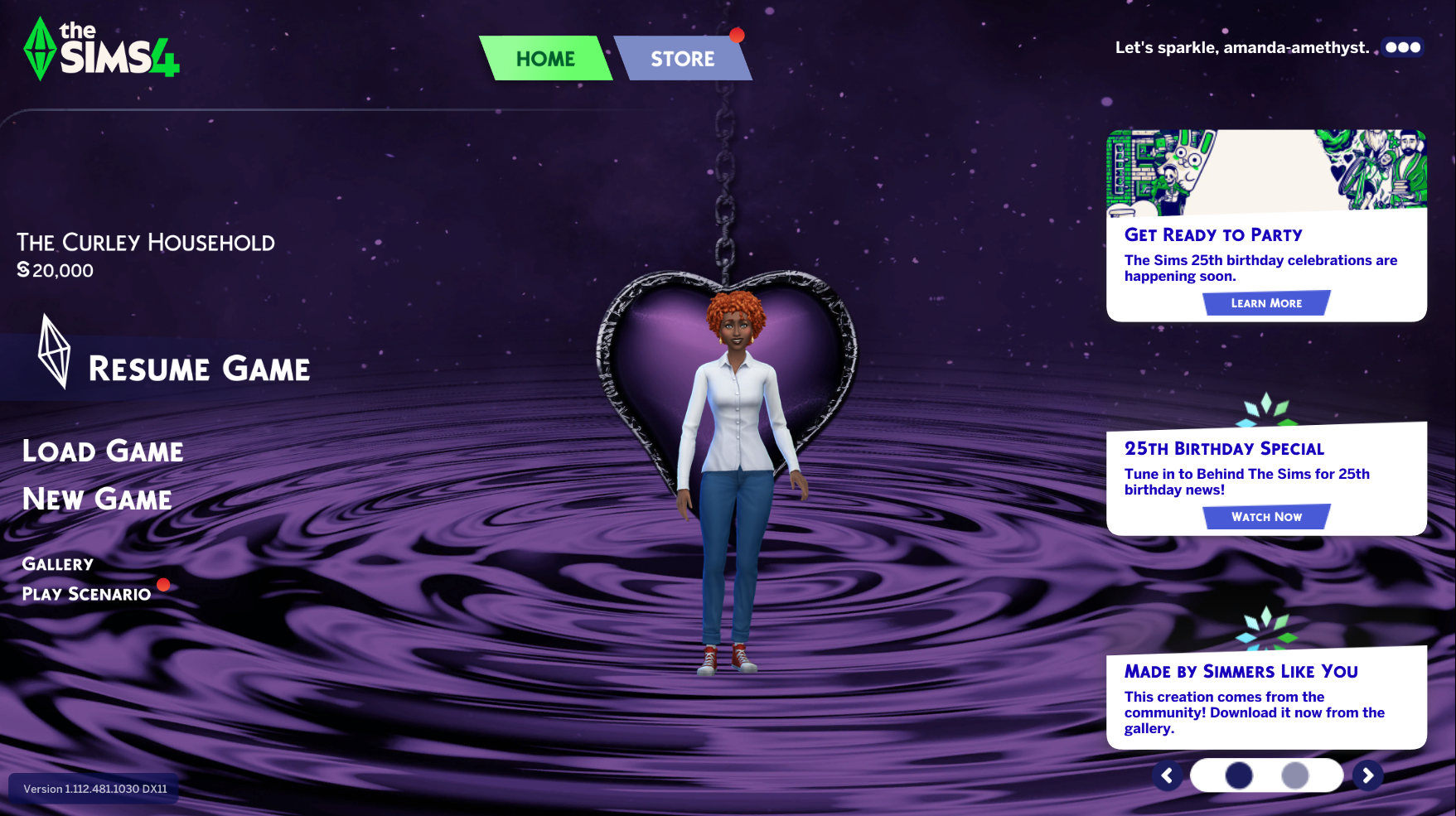Click Watch Now for the Birthday Special
The width and height of the screenshot is (1456, 816).
(x=1265, y=517)
